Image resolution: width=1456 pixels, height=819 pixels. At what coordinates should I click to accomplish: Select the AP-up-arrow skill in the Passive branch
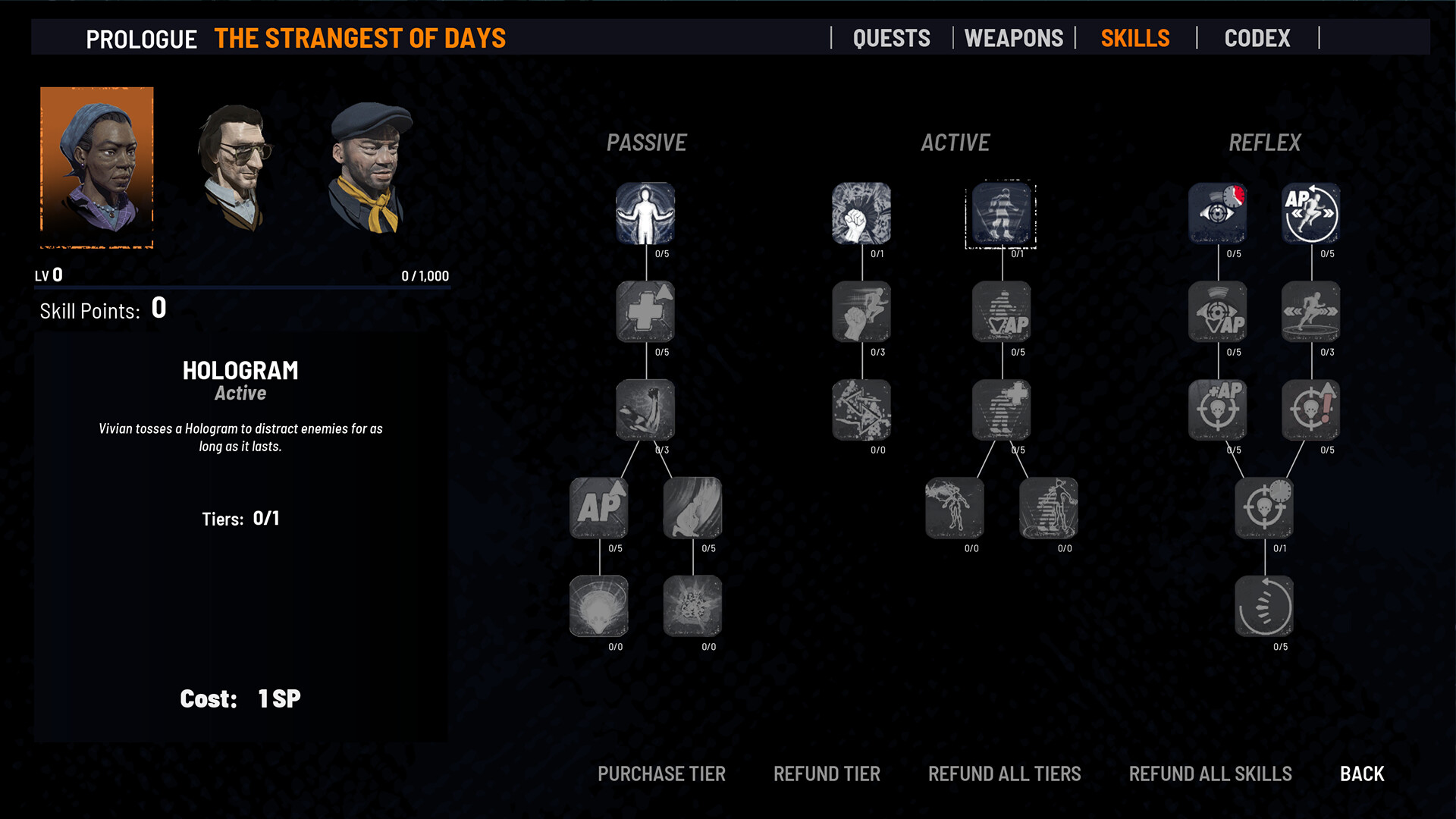point(600,507)
